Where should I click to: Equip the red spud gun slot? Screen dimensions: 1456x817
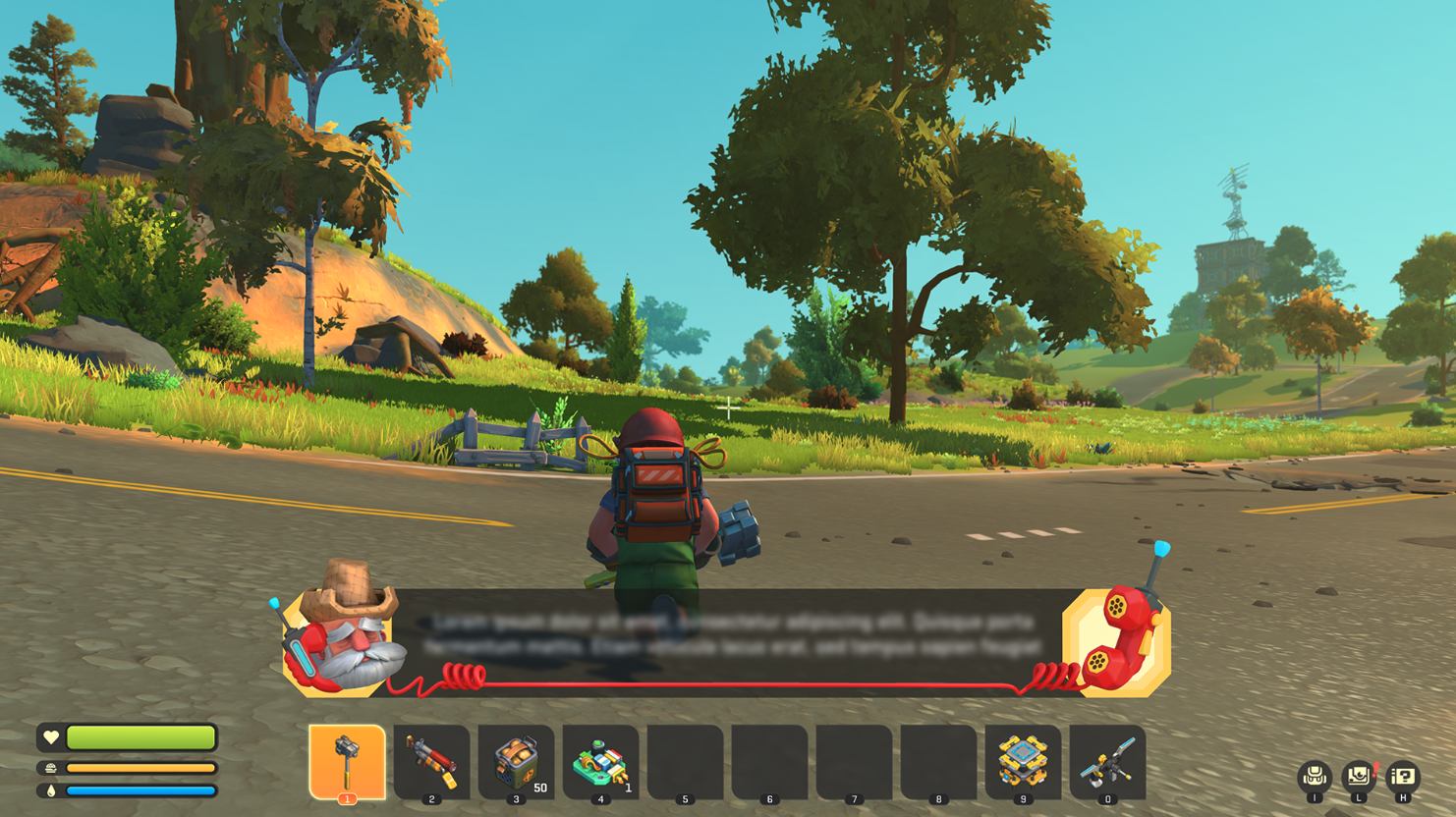[431, 762]
